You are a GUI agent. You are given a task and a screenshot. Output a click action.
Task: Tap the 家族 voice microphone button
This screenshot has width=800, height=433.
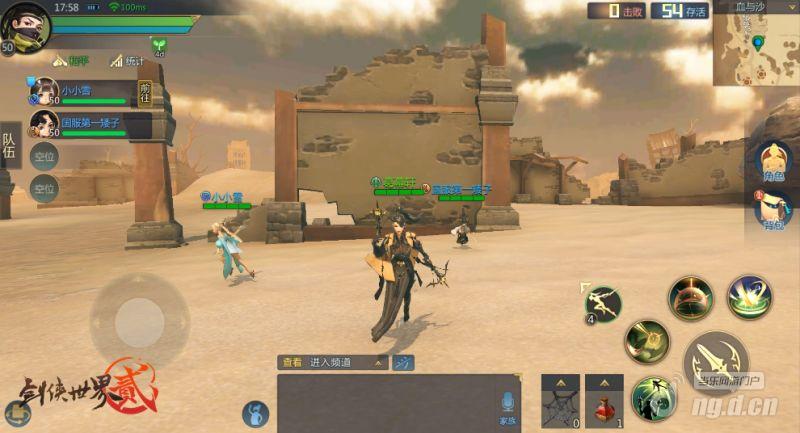coord(508,405)
